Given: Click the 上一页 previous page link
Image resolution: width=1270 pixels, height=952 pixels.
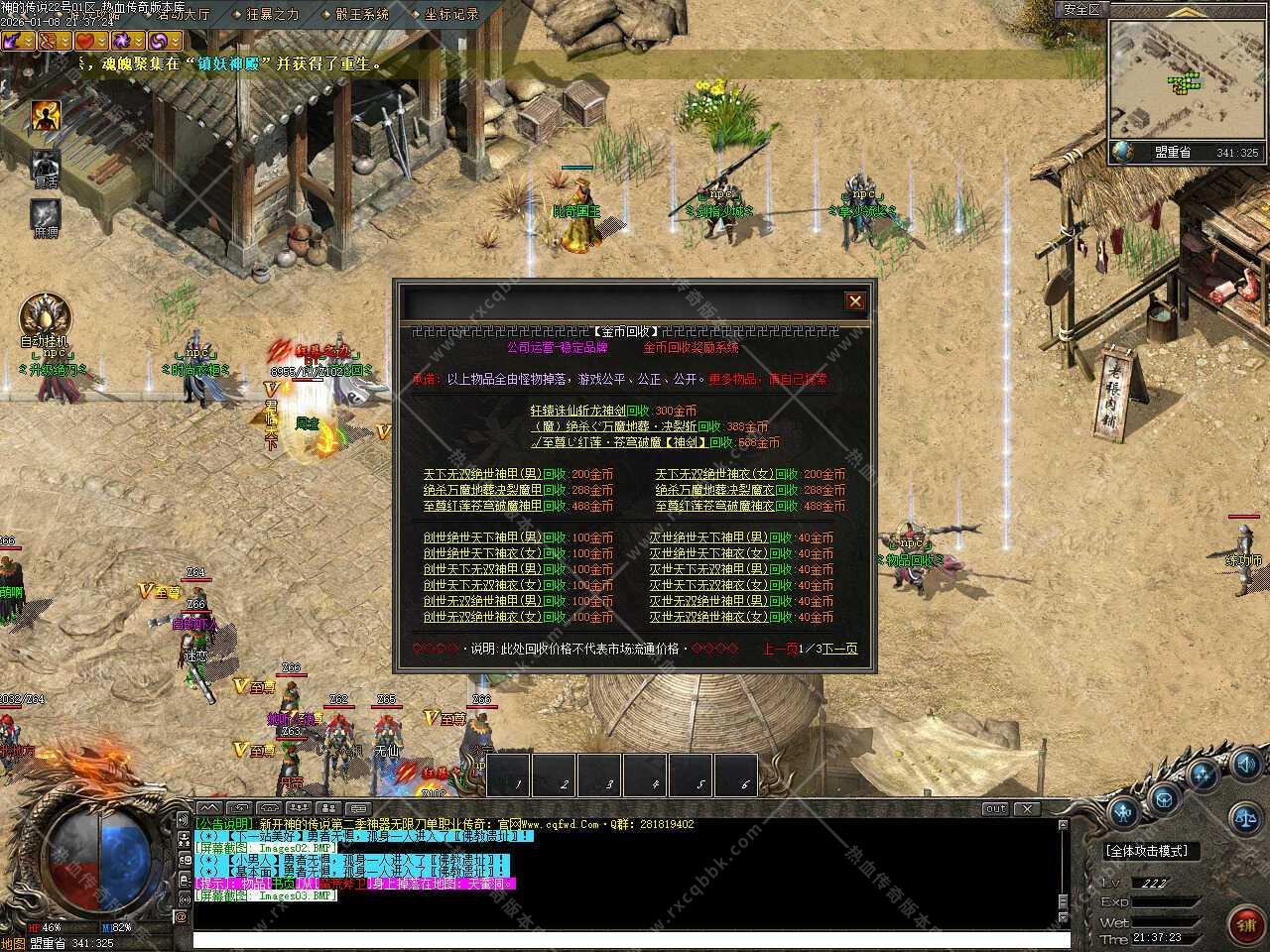Looking at the screenshot, I should coord(781,649).
